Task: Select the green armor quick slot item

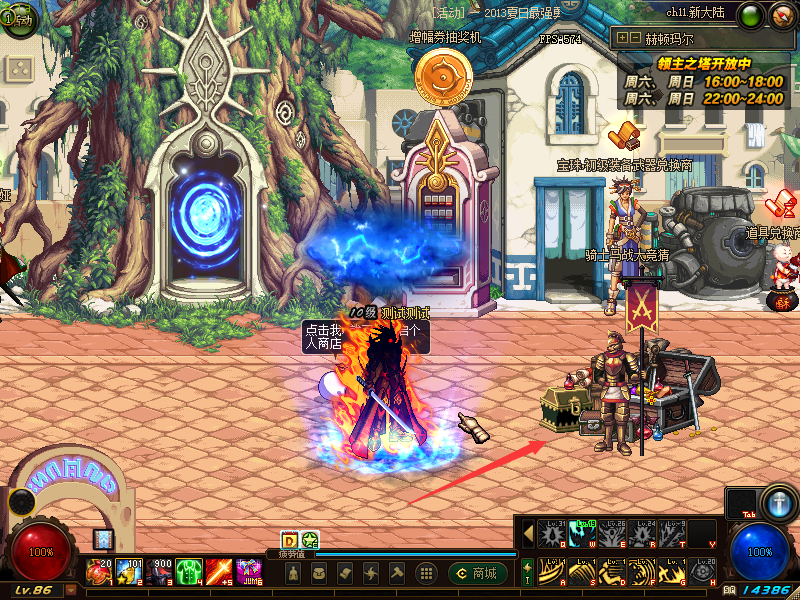Action: tap(190, 572)
